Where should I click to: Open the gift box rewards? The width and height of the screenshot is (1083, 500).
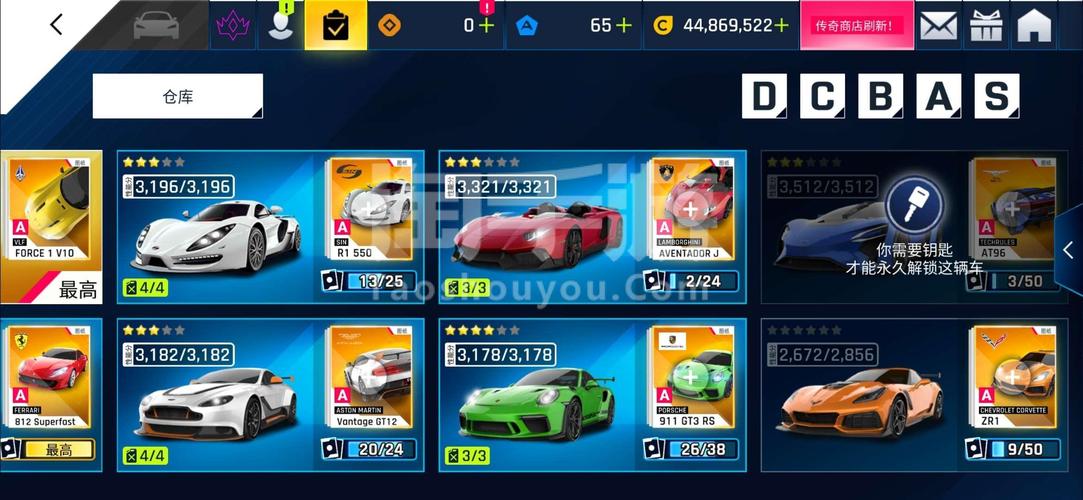(986, 26)
